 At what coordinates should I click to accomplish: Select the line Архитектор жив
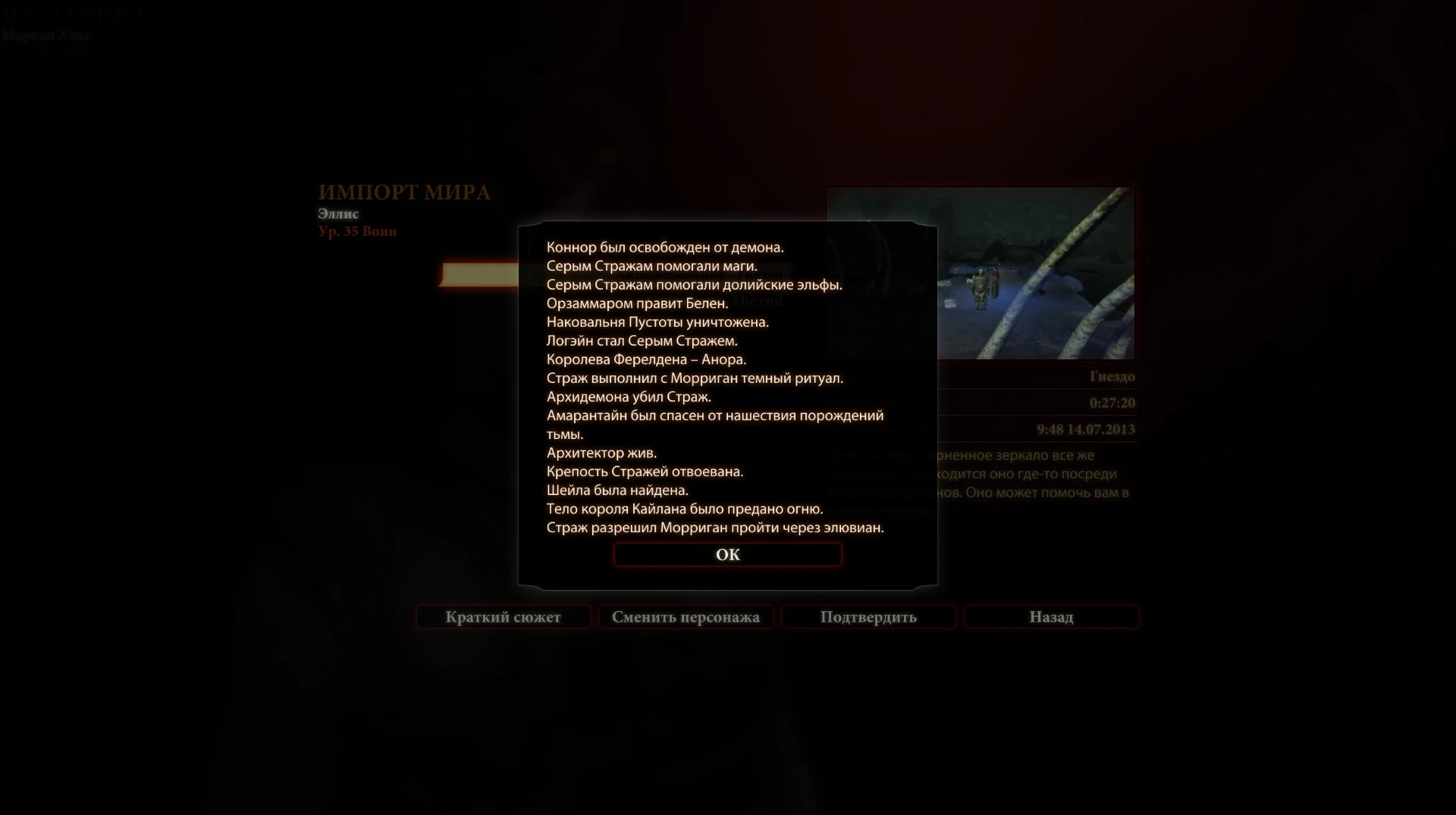[602, 453]
